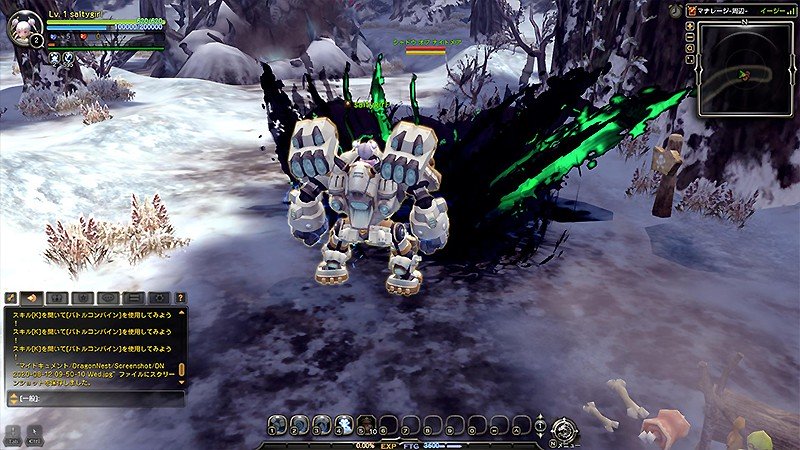This screenshot has width=800, height=450.
Task: Use the skill in hotbar slot 1
Action: coord(278,426)
